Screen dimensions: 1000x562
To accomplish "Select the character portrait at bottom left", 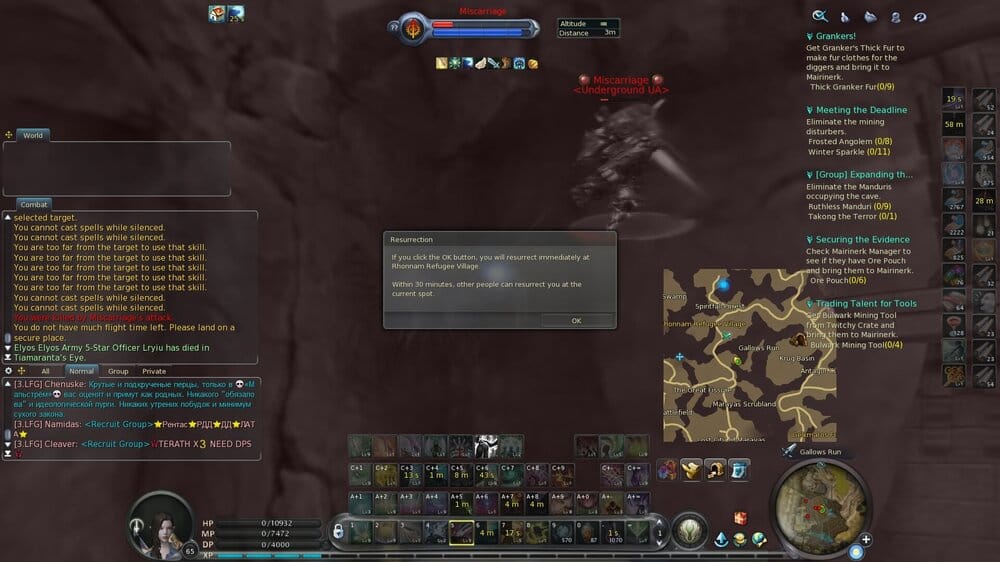I will [x=162, y=522].
